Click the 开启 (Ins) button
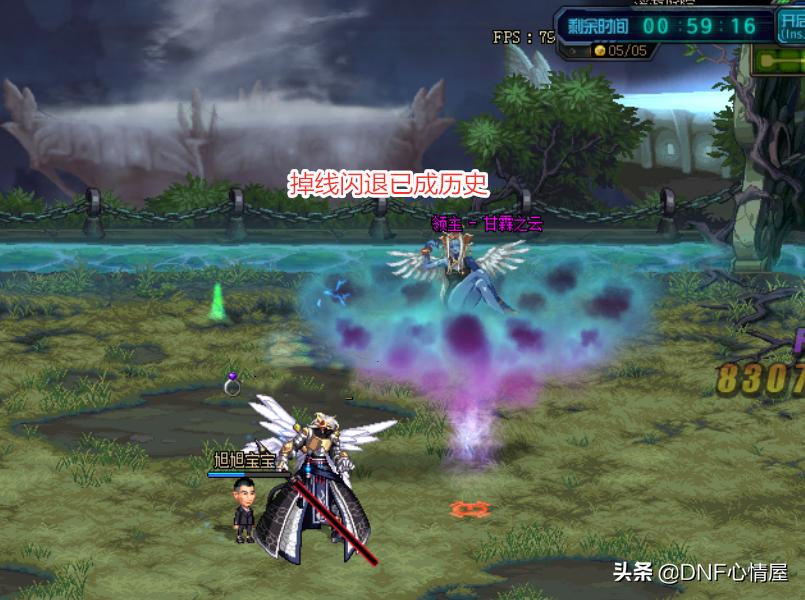The image size is (805, 600). 791,25
